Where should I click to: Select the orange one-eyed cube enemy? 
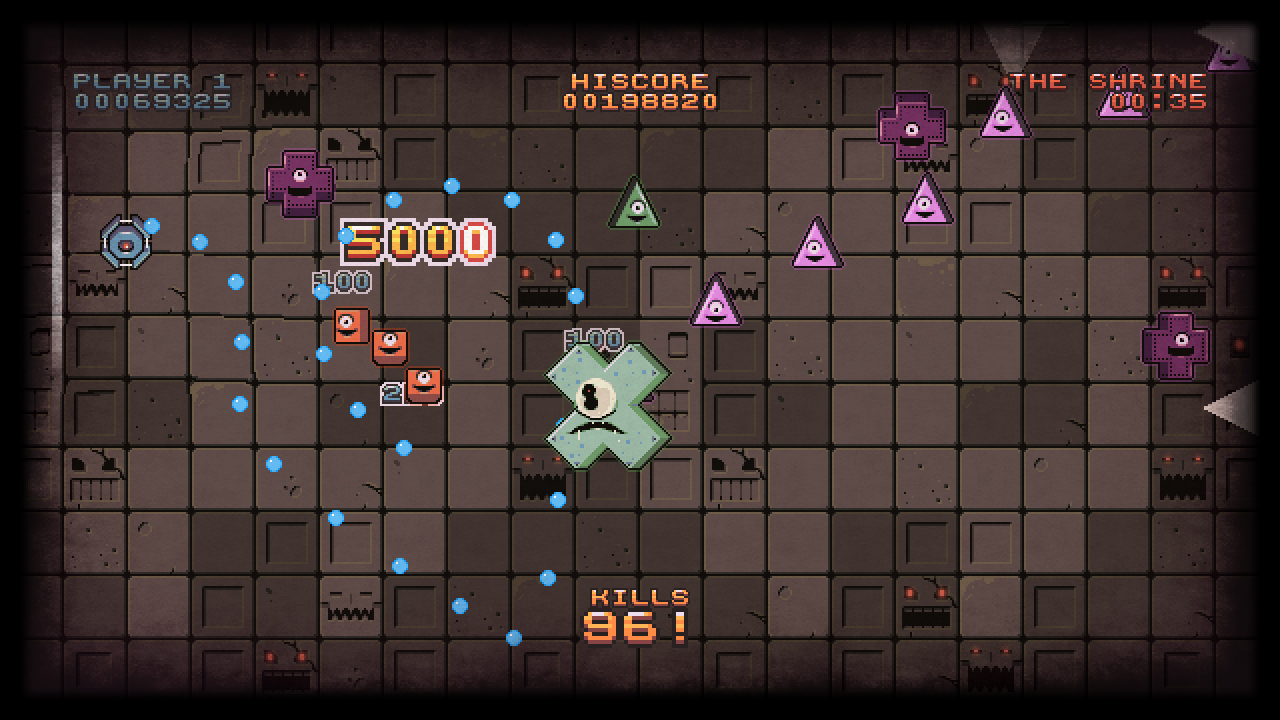388,348
